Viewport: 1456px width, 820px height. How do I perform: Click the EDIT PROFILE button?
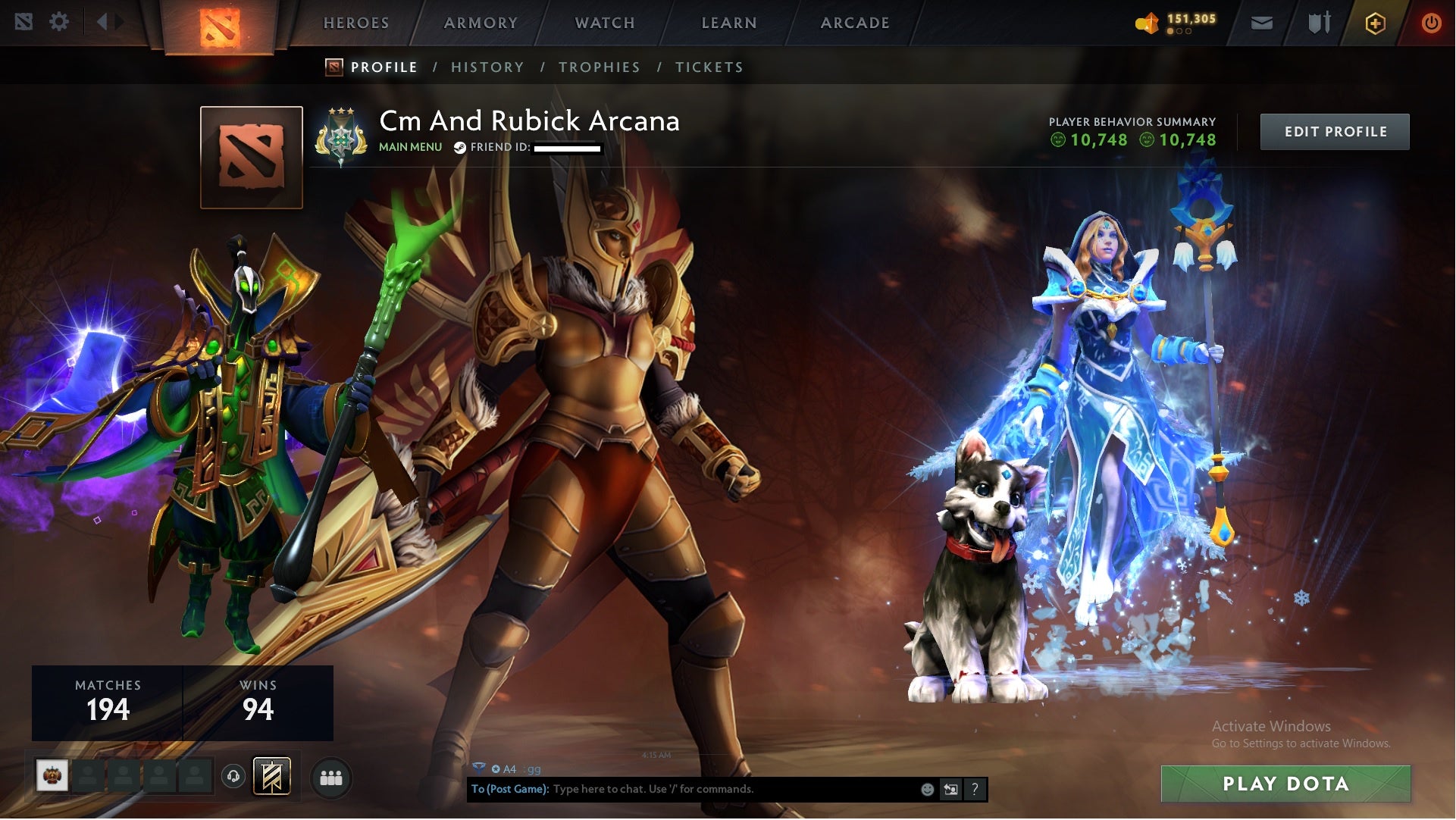1335,130
